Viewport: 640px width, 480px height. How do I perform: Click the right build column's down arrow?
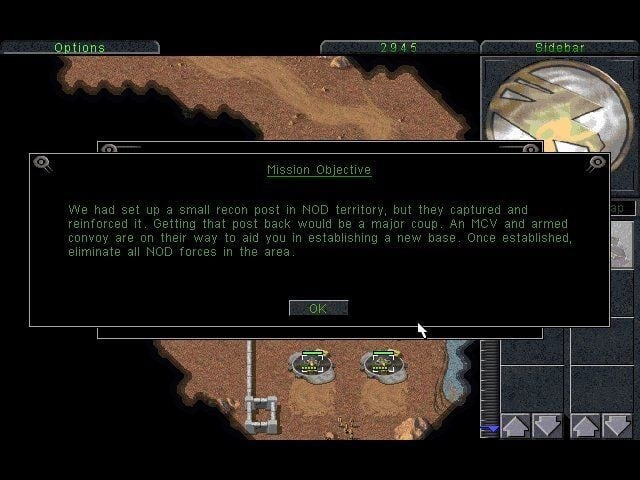(x=617, y=426)
